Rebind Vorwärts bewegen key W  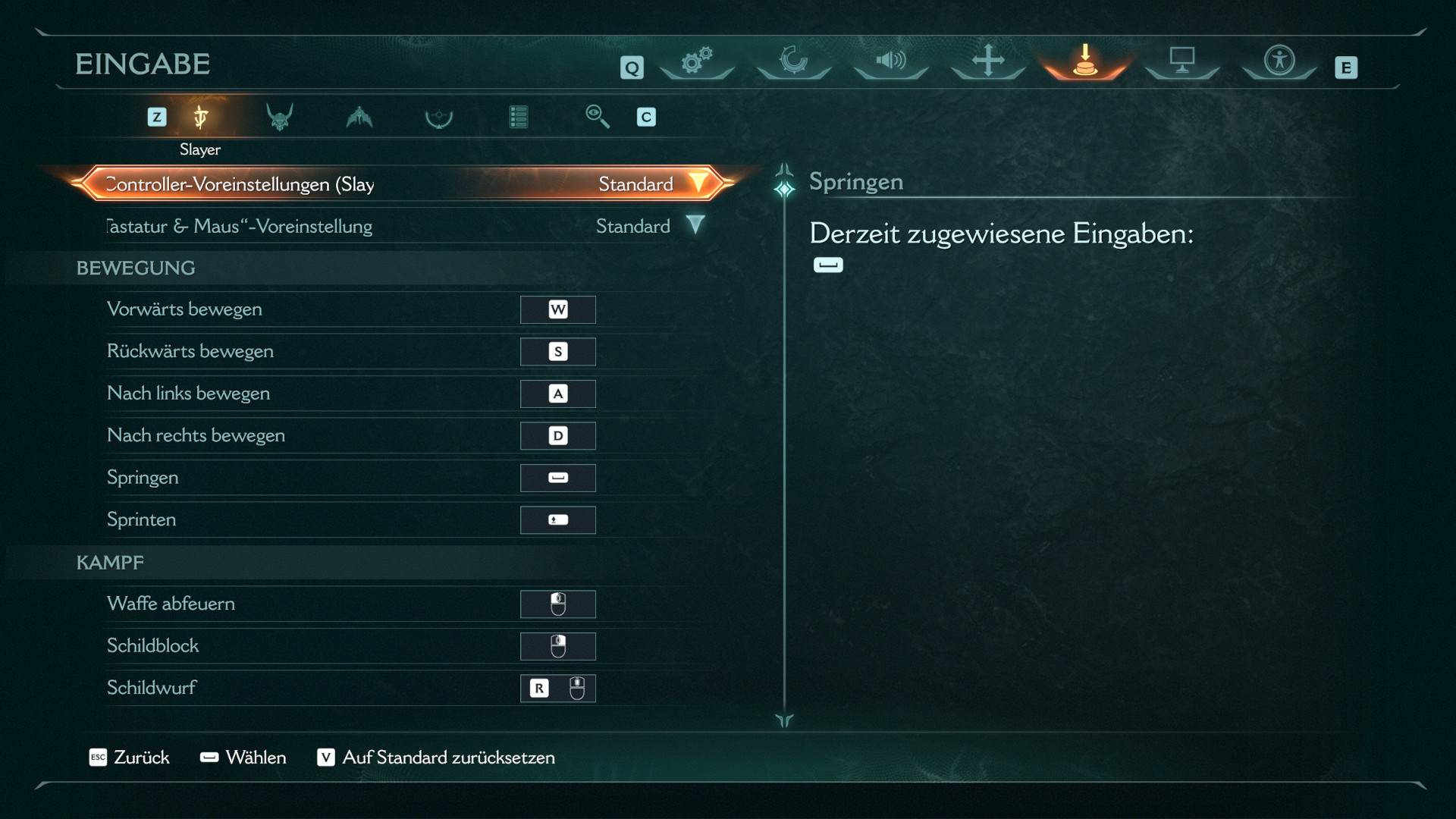tap(558, 309)
